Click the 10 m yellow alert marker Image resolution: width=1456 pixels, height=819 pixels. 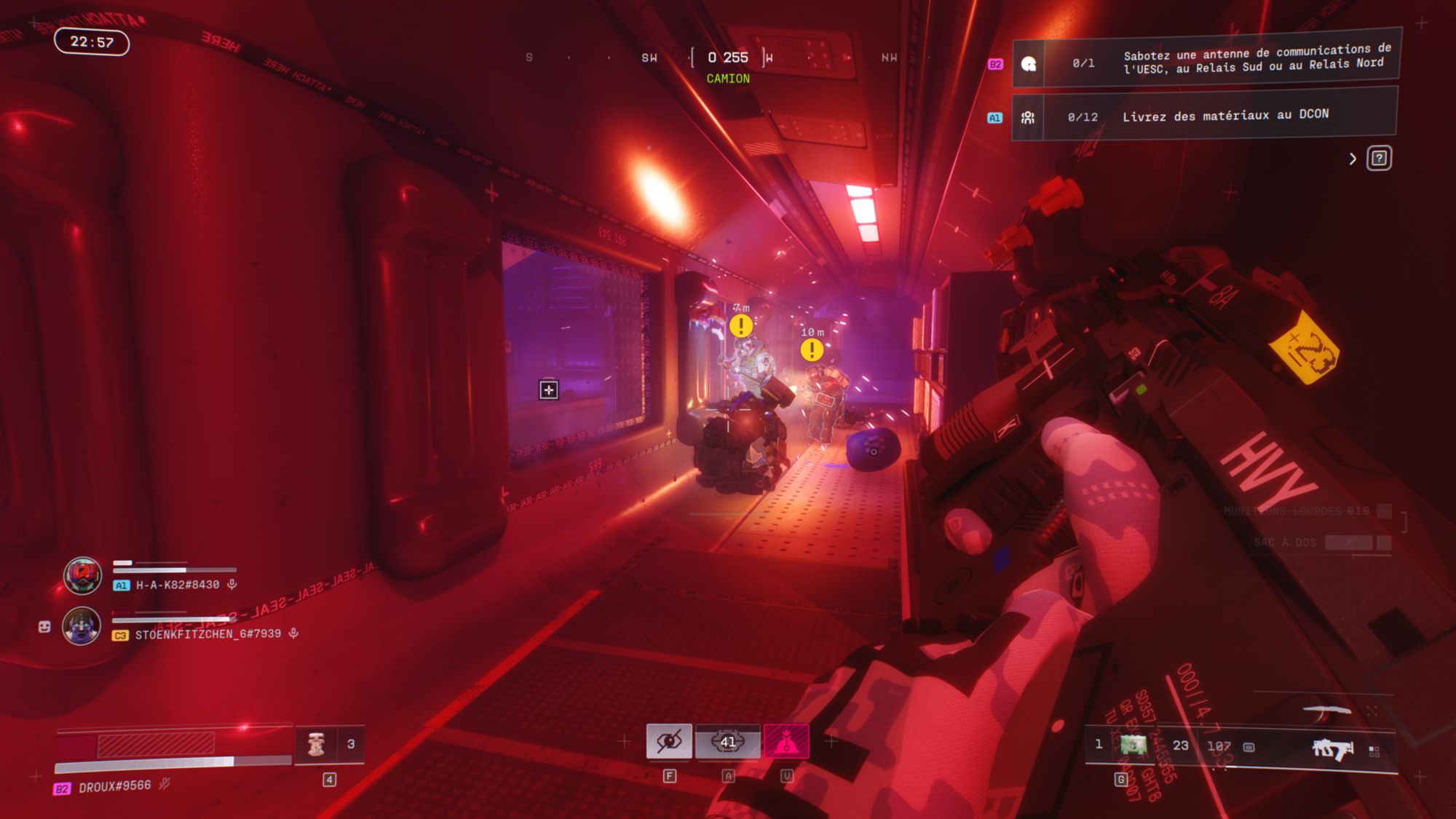tap(812, 350)
